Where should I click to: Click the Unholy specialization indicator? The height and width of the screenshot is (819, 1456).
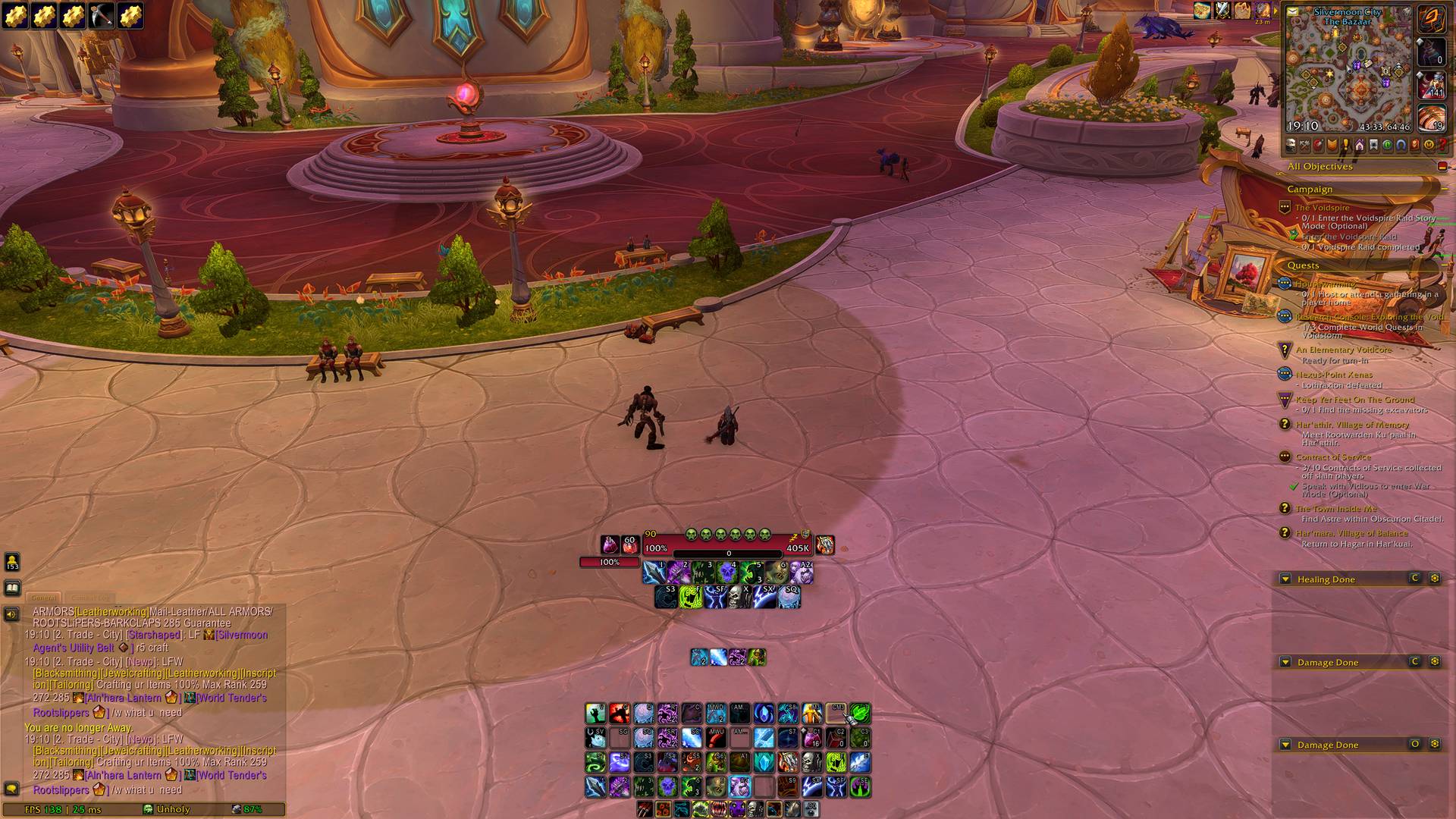[167, 809]
